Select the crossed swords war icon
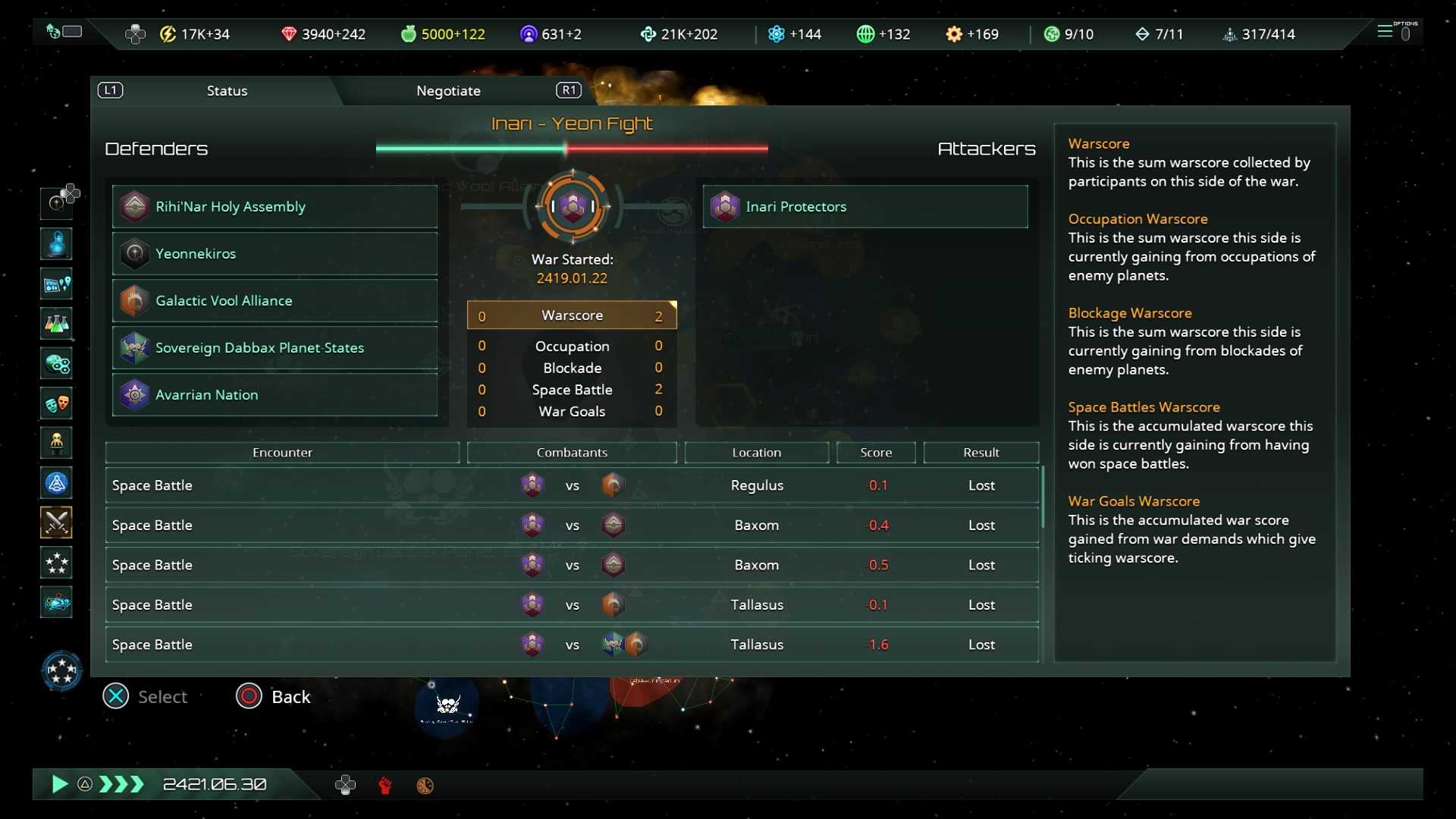 click(57, 522)
